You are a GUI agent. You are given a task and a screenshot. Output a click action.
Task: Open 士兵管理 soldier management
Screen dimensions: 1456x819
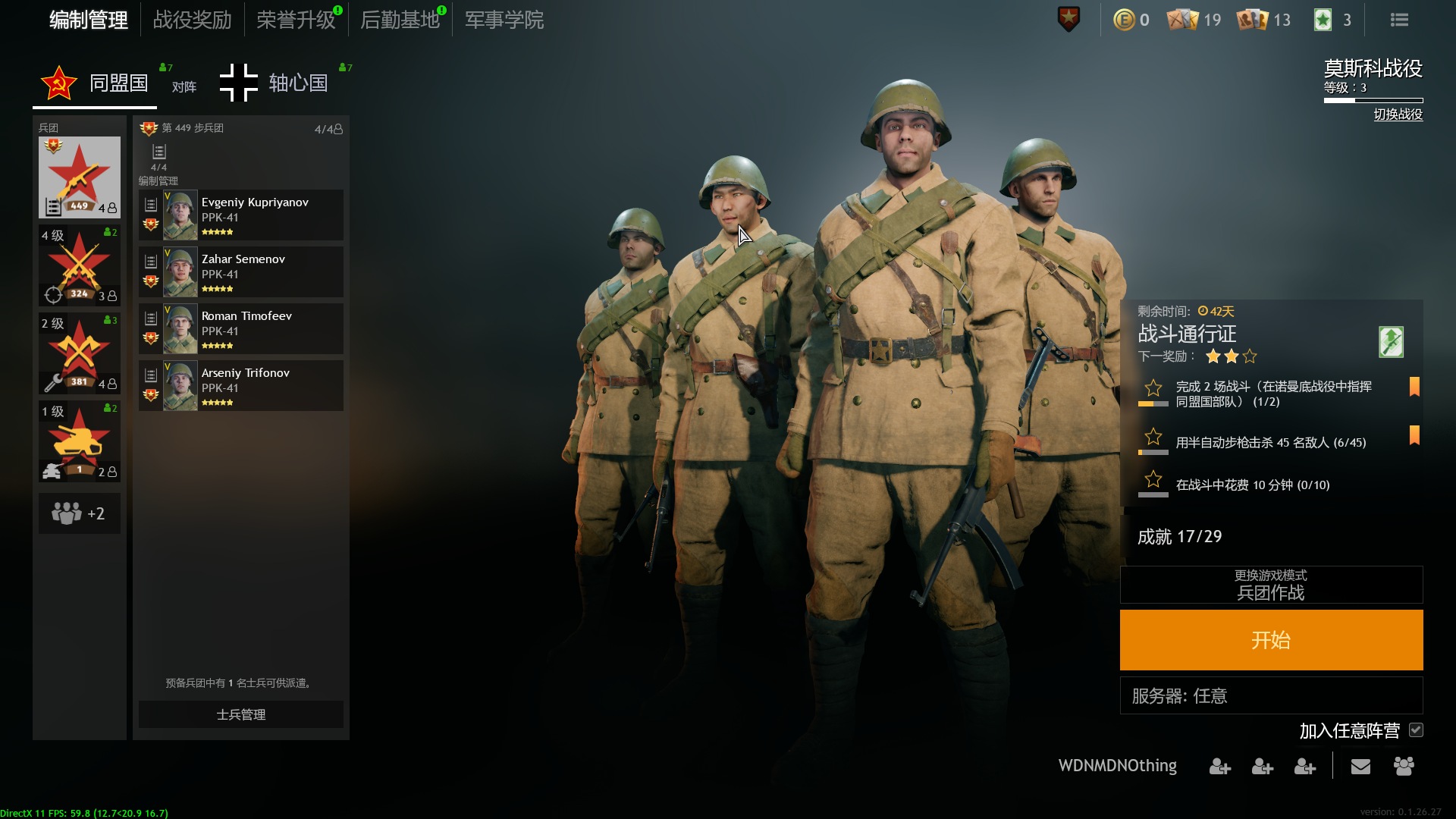(240, 714)
